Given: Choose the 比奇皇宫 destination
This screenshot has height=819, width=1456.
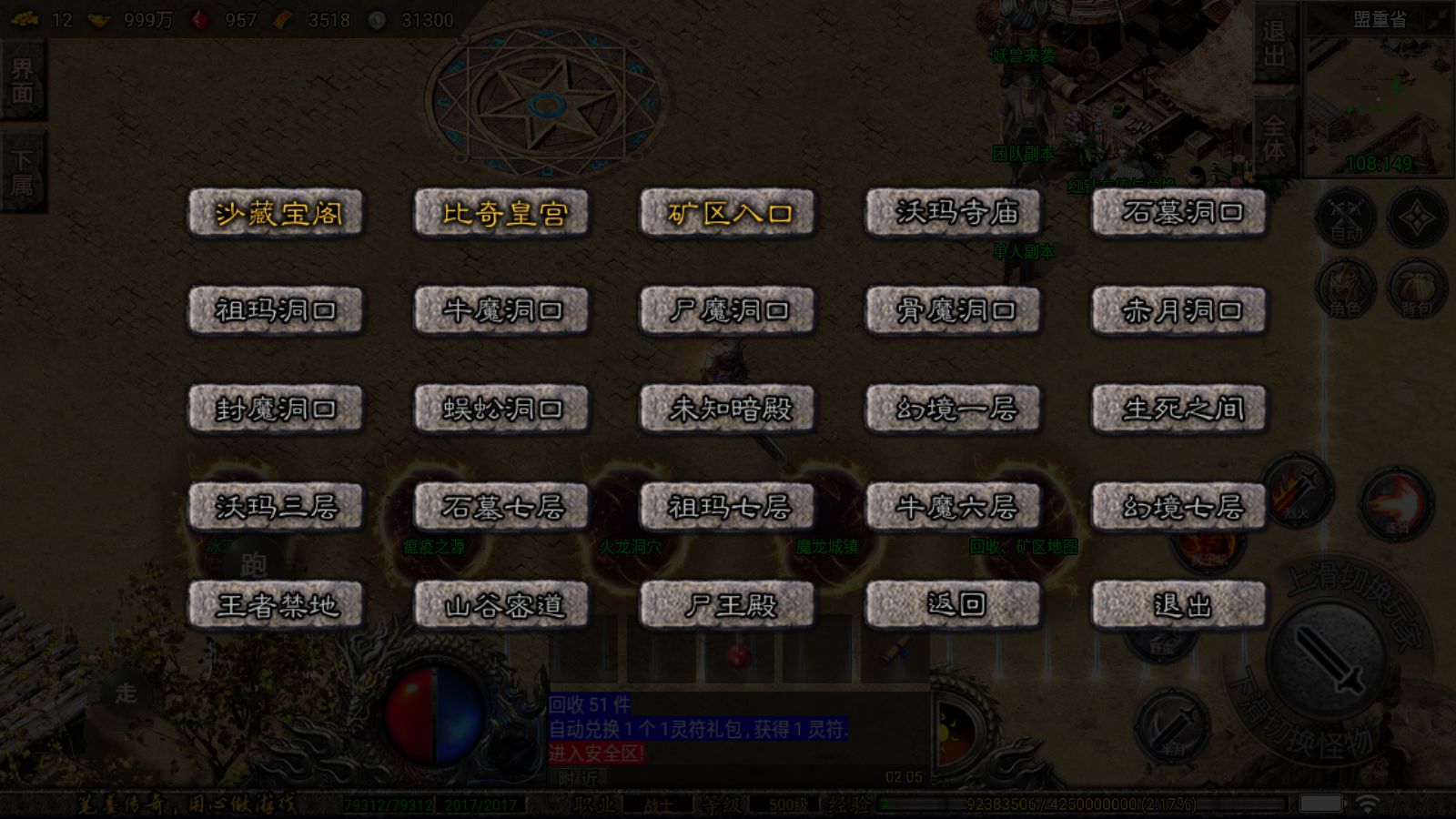Looking at the screenshot, I should pyautogui.click(x=501, y=213).
